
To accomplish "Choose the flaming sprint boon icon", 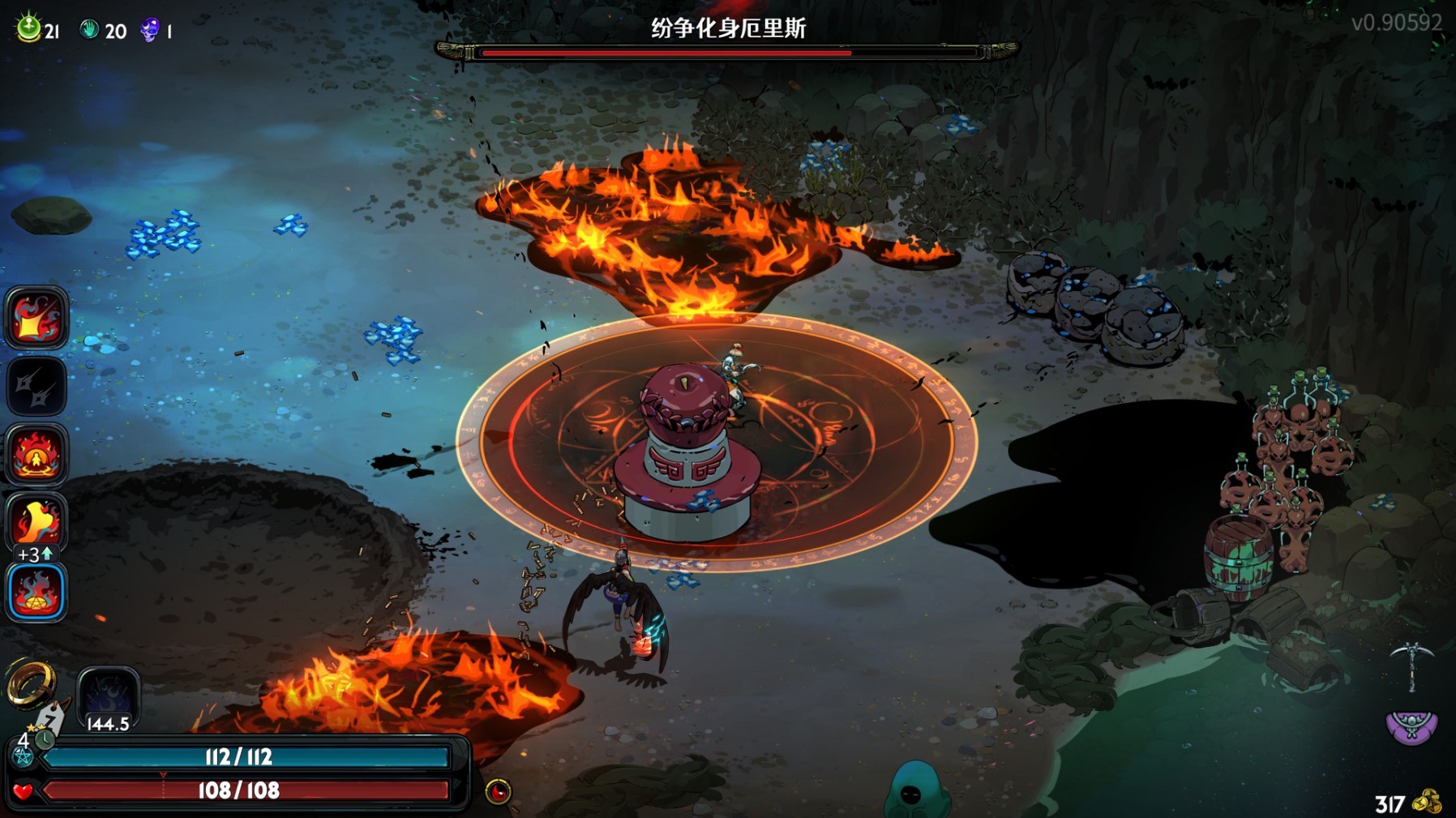I will (x=36, y=521).
